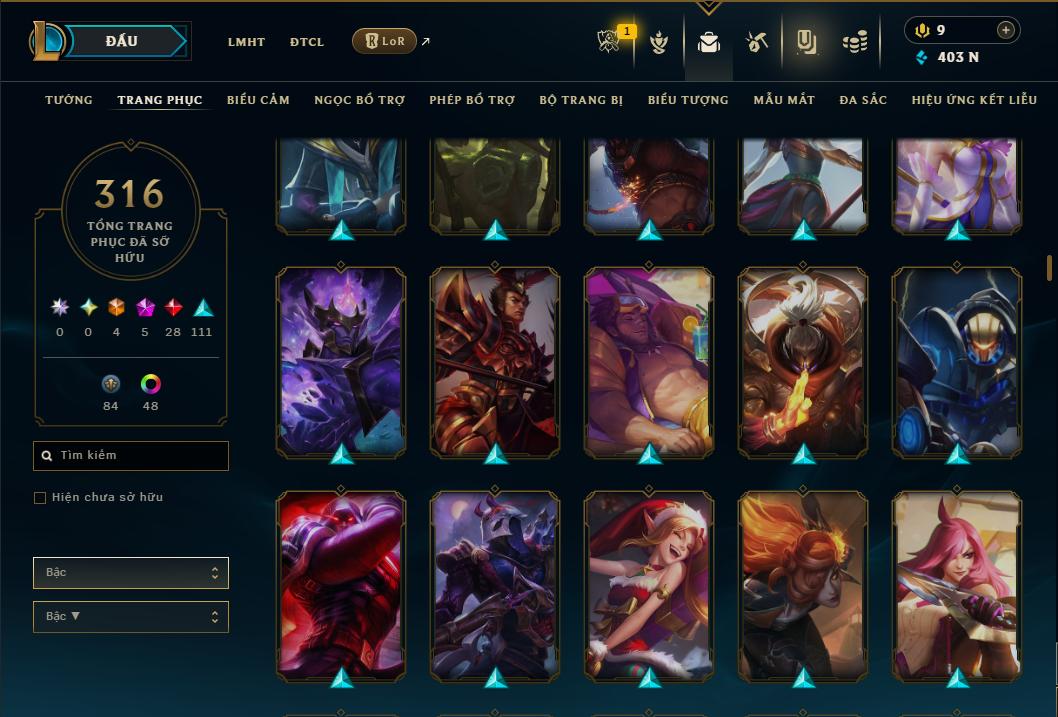Select the Santa elf Christmas skin card

649,584
